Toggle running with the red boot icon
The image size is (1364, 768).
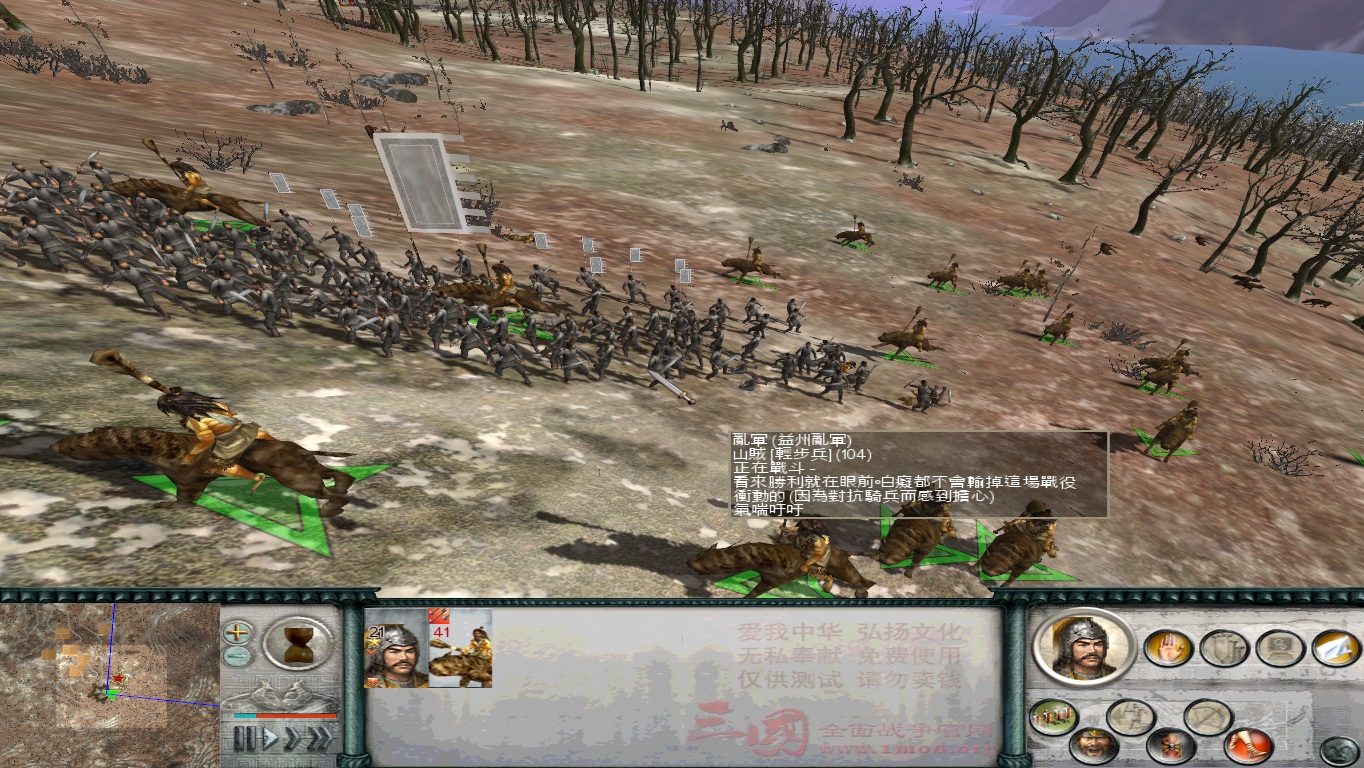tap(1247, 744)
